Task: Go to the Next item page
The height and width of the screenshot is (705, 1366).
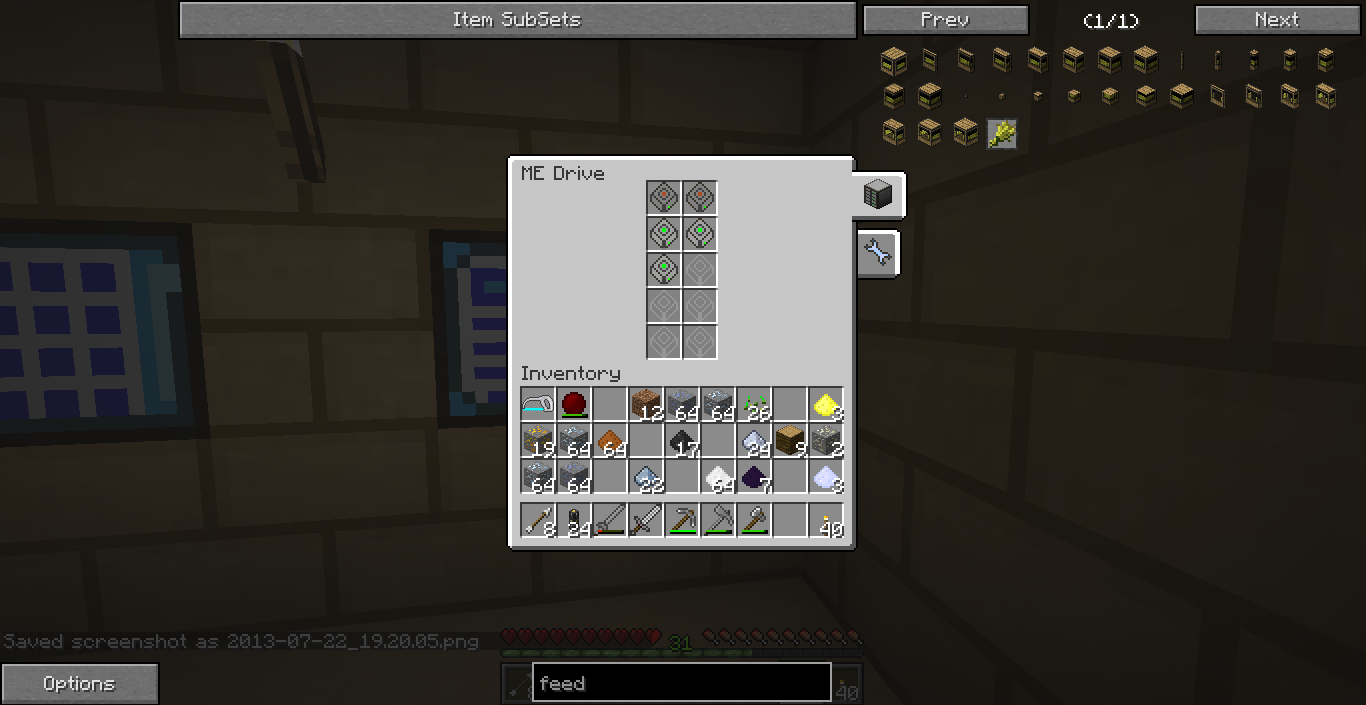Action: 1277,20
